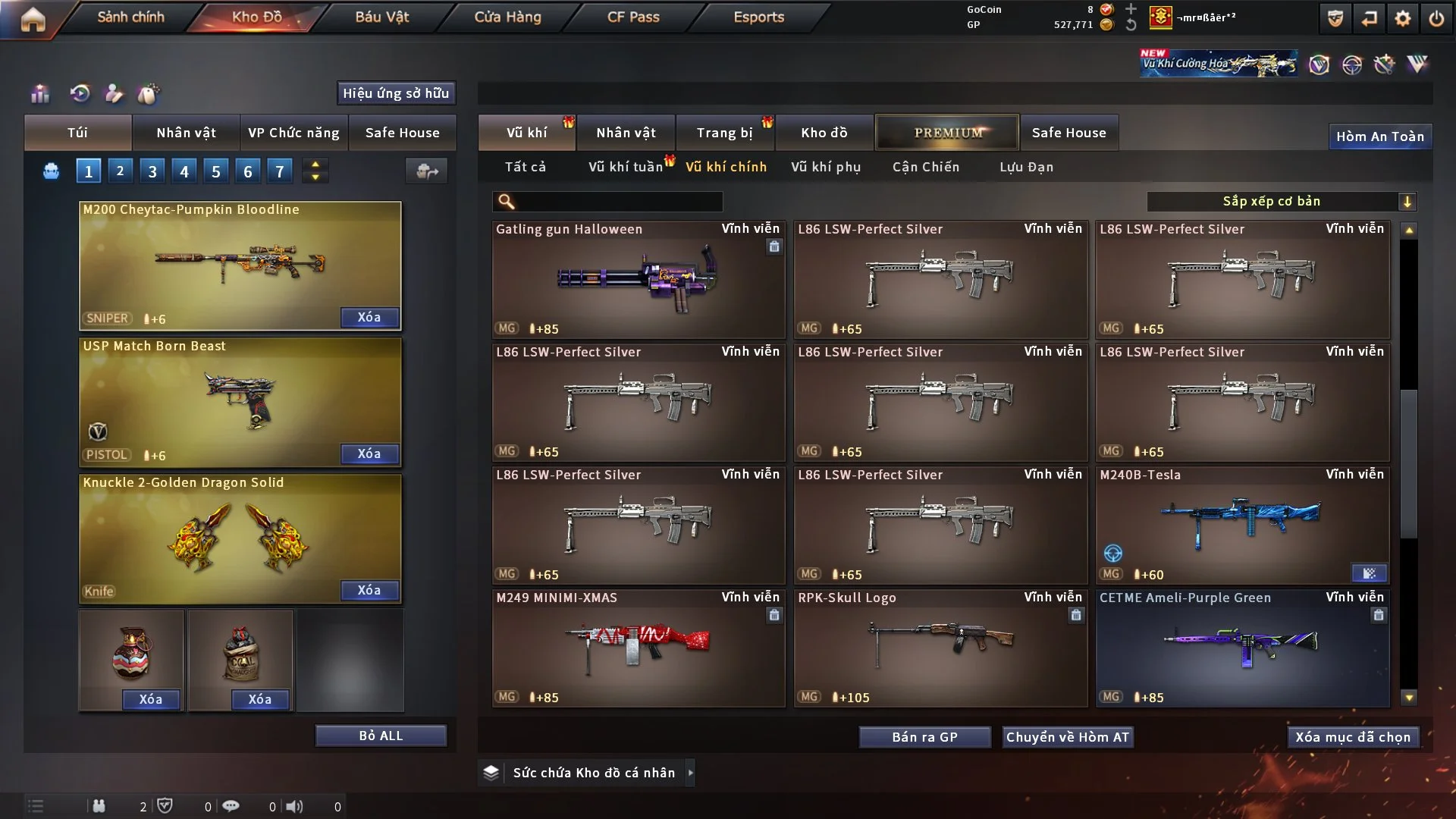Select the Vũ khí phụ filter
This screenshot has width=1456, height=819.
point(826,167)
